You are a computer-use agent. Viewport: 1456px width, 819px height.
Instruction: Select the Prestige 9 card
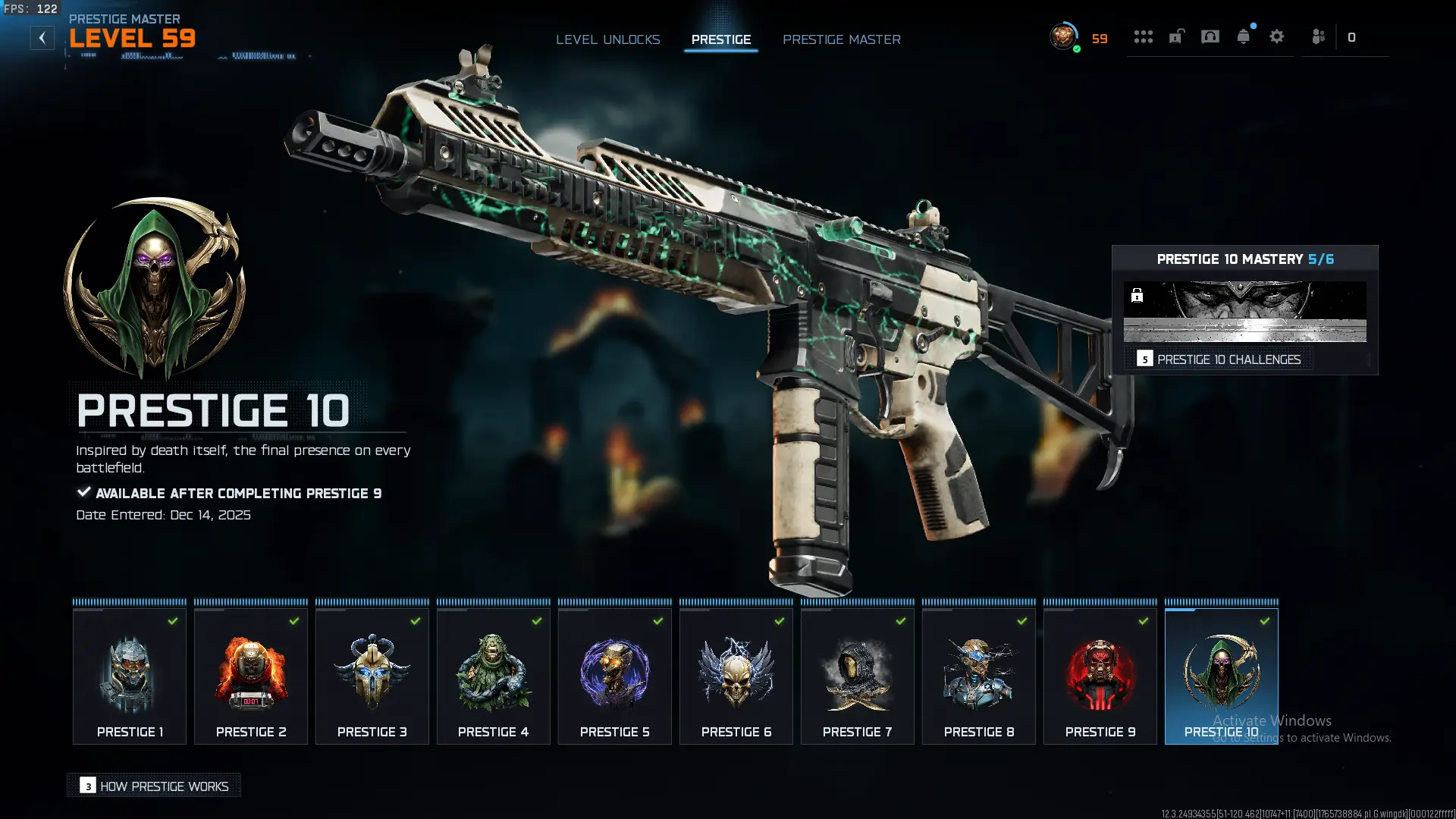[1100, 675]
